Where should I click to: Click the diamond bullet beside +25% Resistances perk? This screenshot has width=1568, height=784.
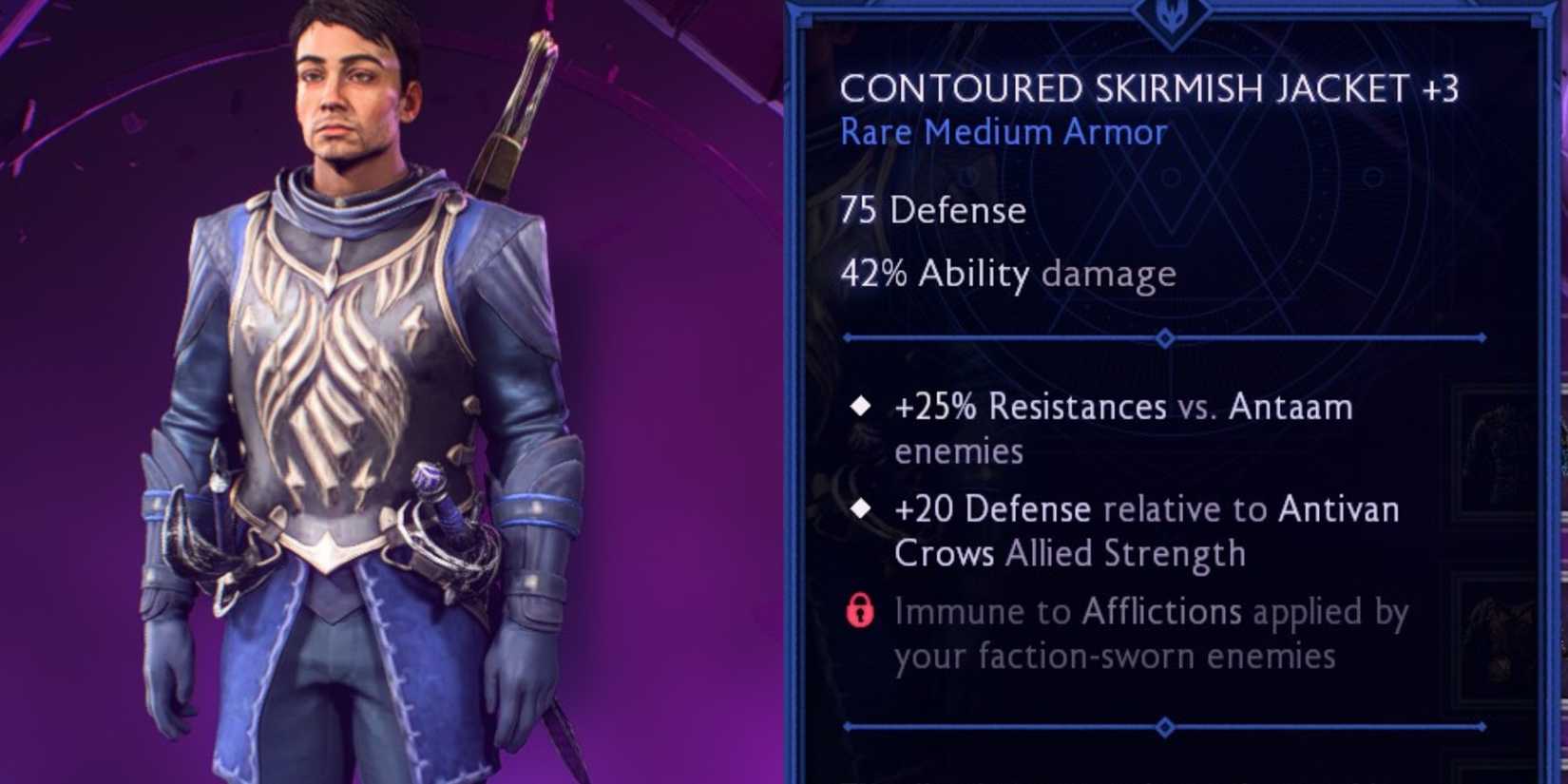(862, 406)
